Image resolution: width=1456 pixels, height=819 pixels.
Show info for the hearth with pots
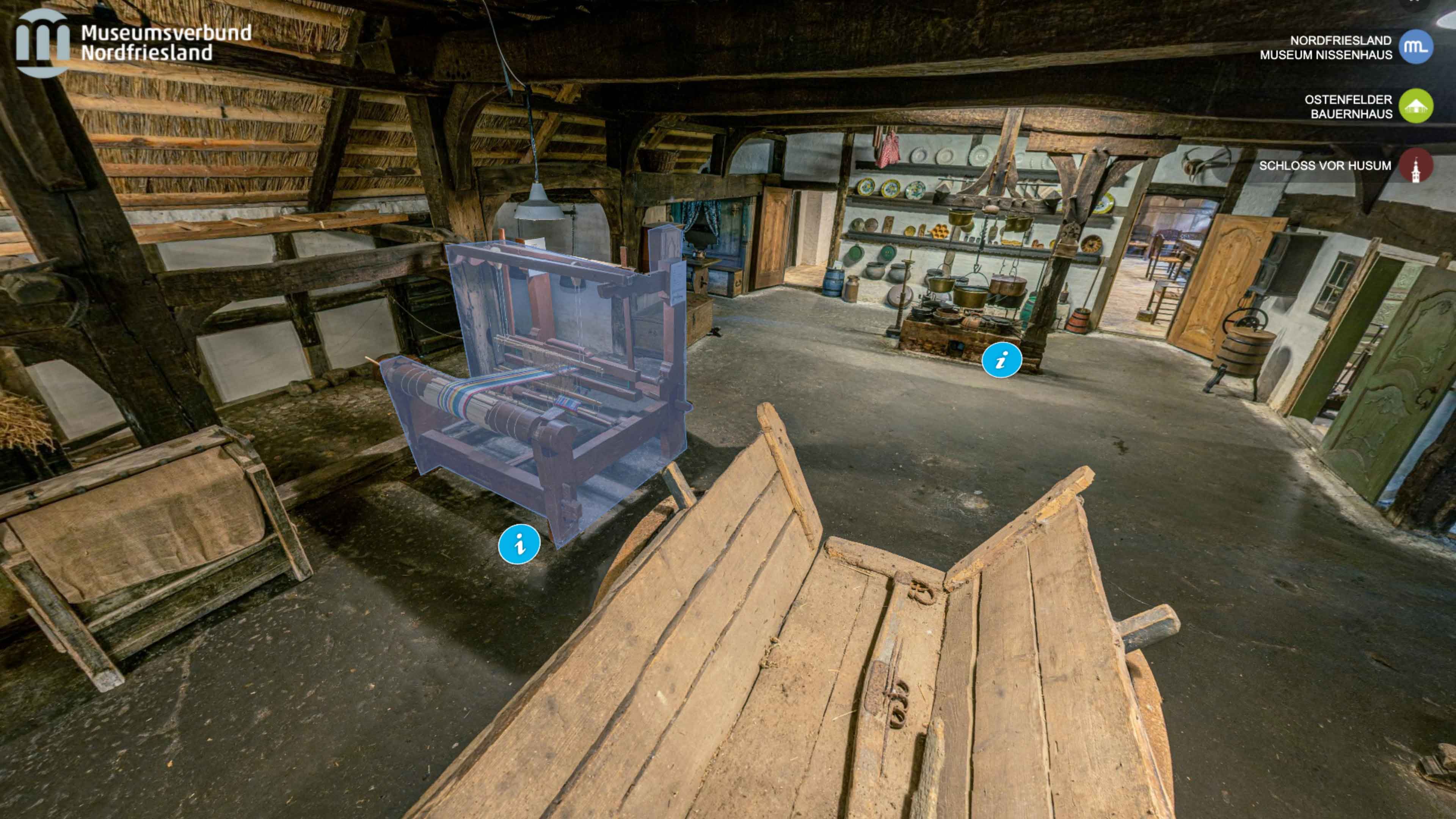click(1001, 360)
